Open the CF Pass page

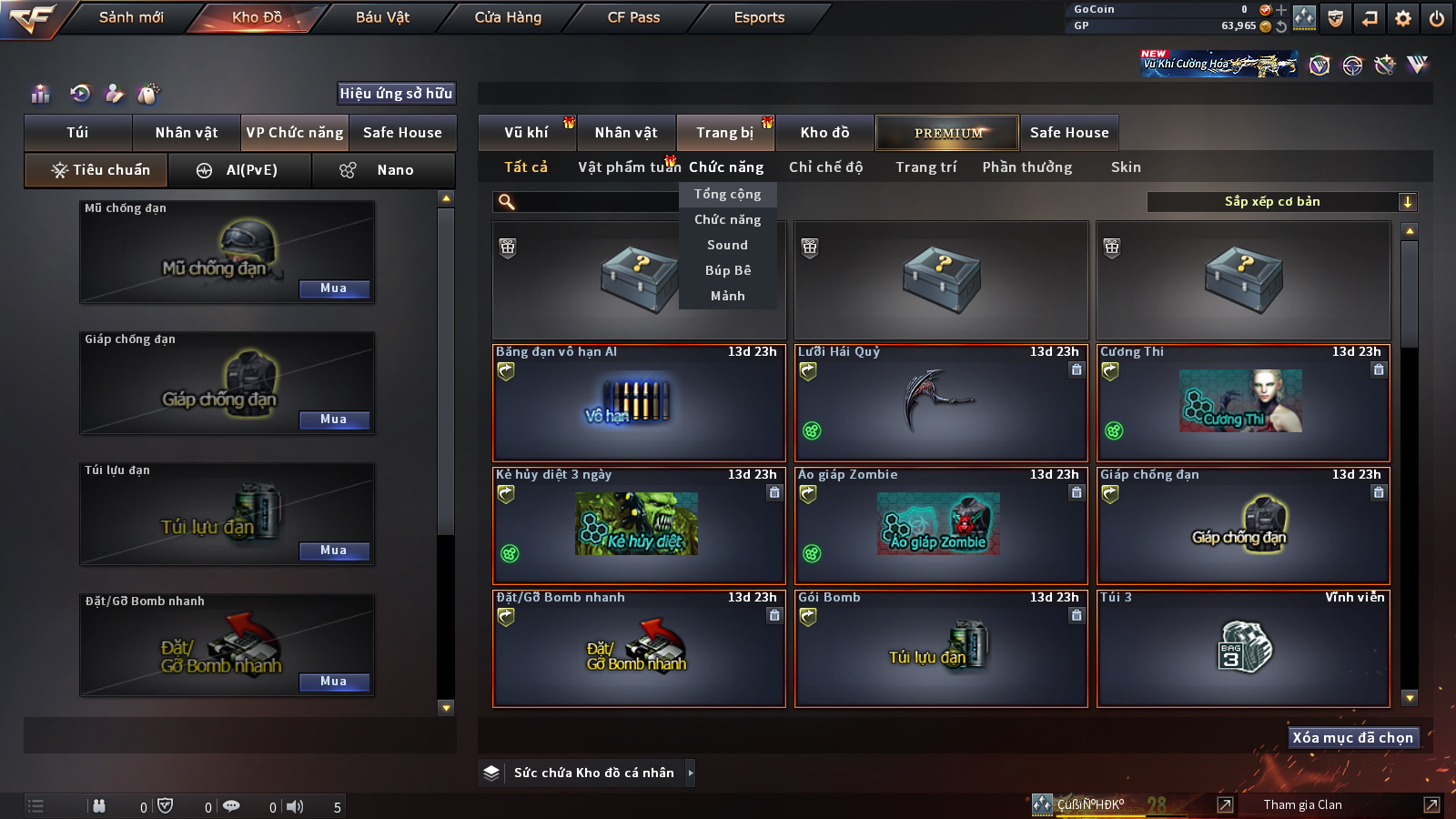[633, 17]
